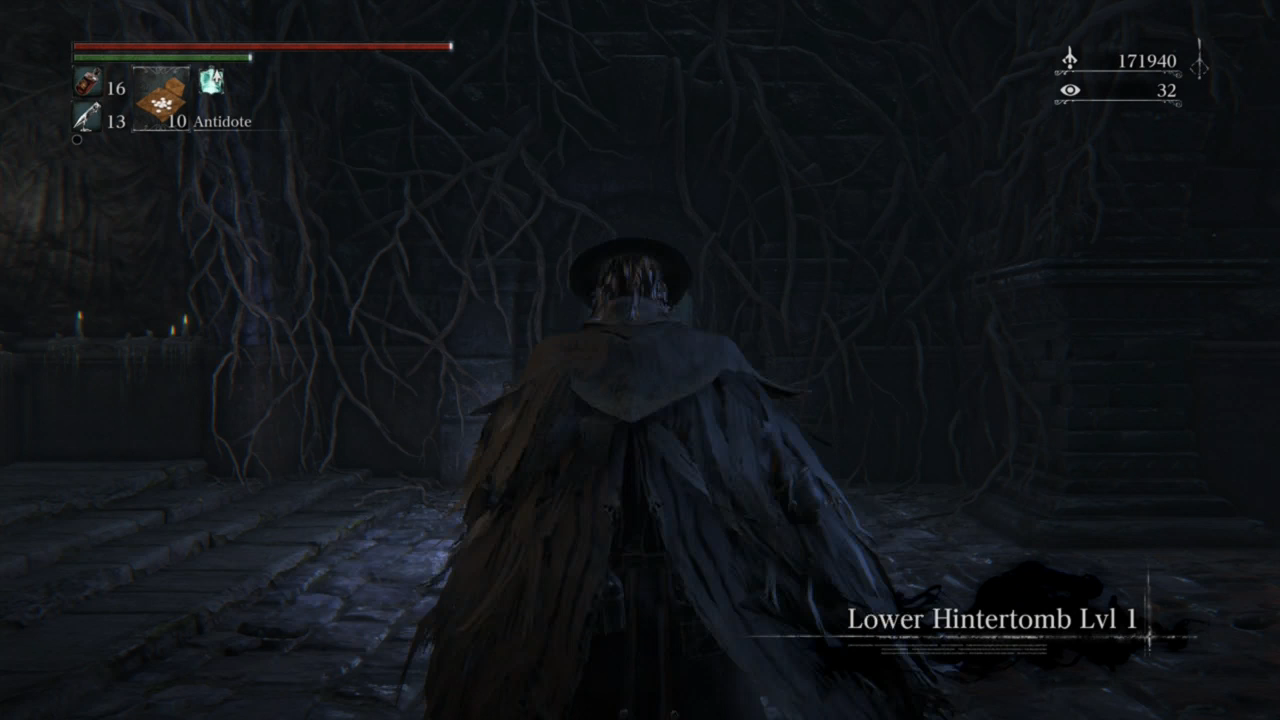Open the highlighted Antidote item panel
The height and width of the screenshot is (720, 1280).
click(160, 100)
